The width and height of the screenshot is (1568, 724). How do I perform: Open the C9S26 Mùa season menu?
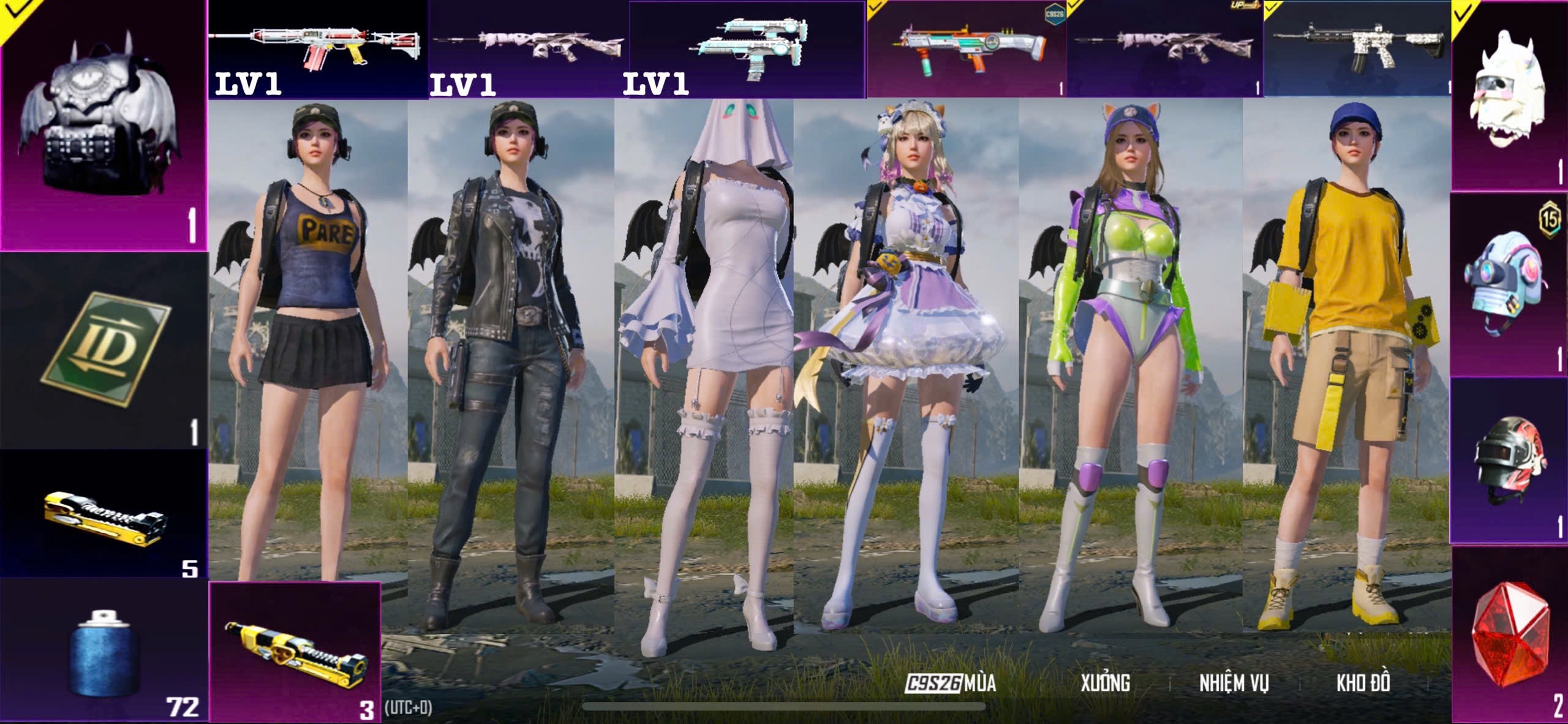[x=951, y=683]
